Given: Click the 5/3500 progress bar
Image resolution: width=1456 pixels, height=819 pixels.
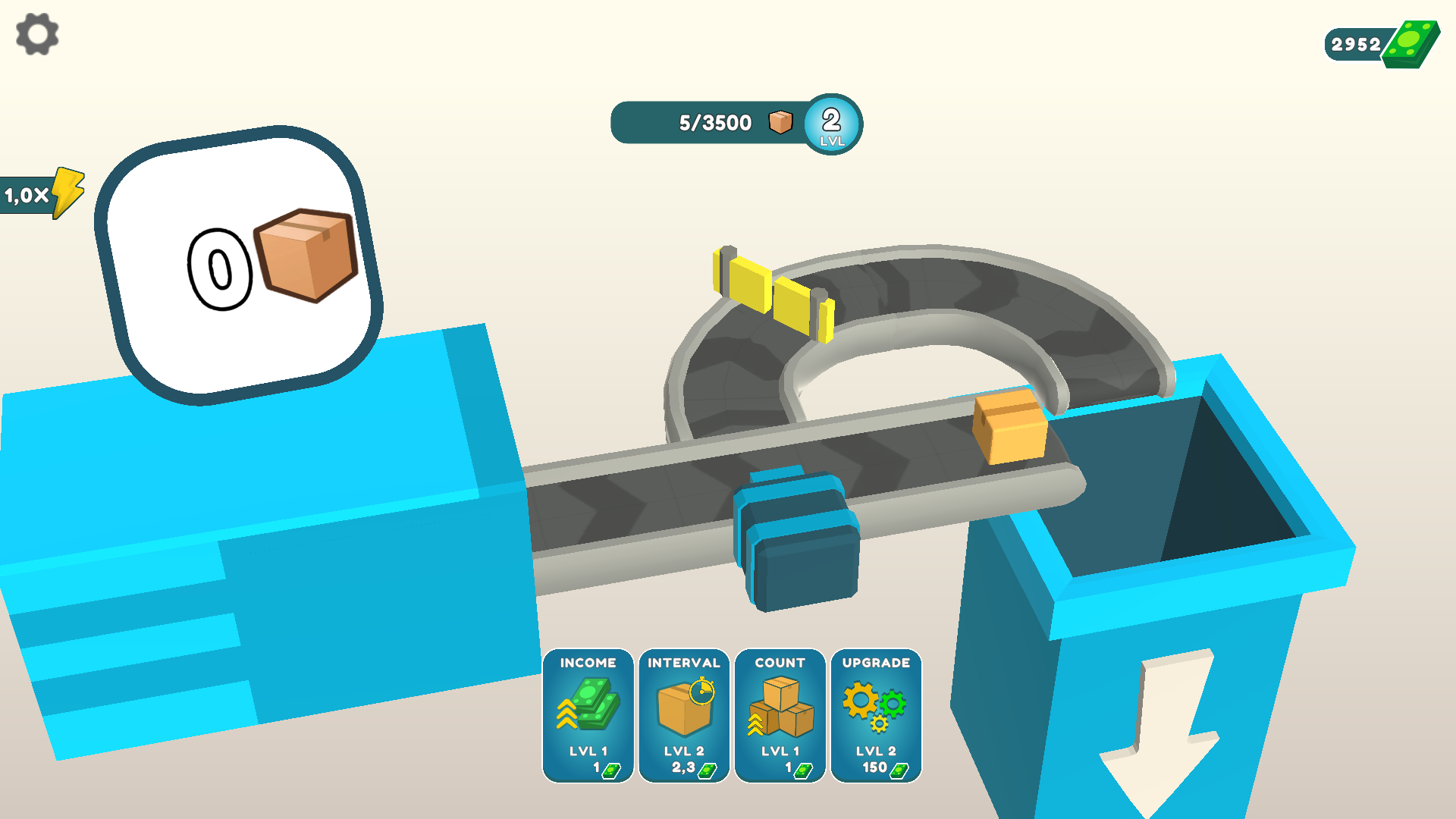Looking at the screenshot, I should pyautogui.click(x=713, y=122).
